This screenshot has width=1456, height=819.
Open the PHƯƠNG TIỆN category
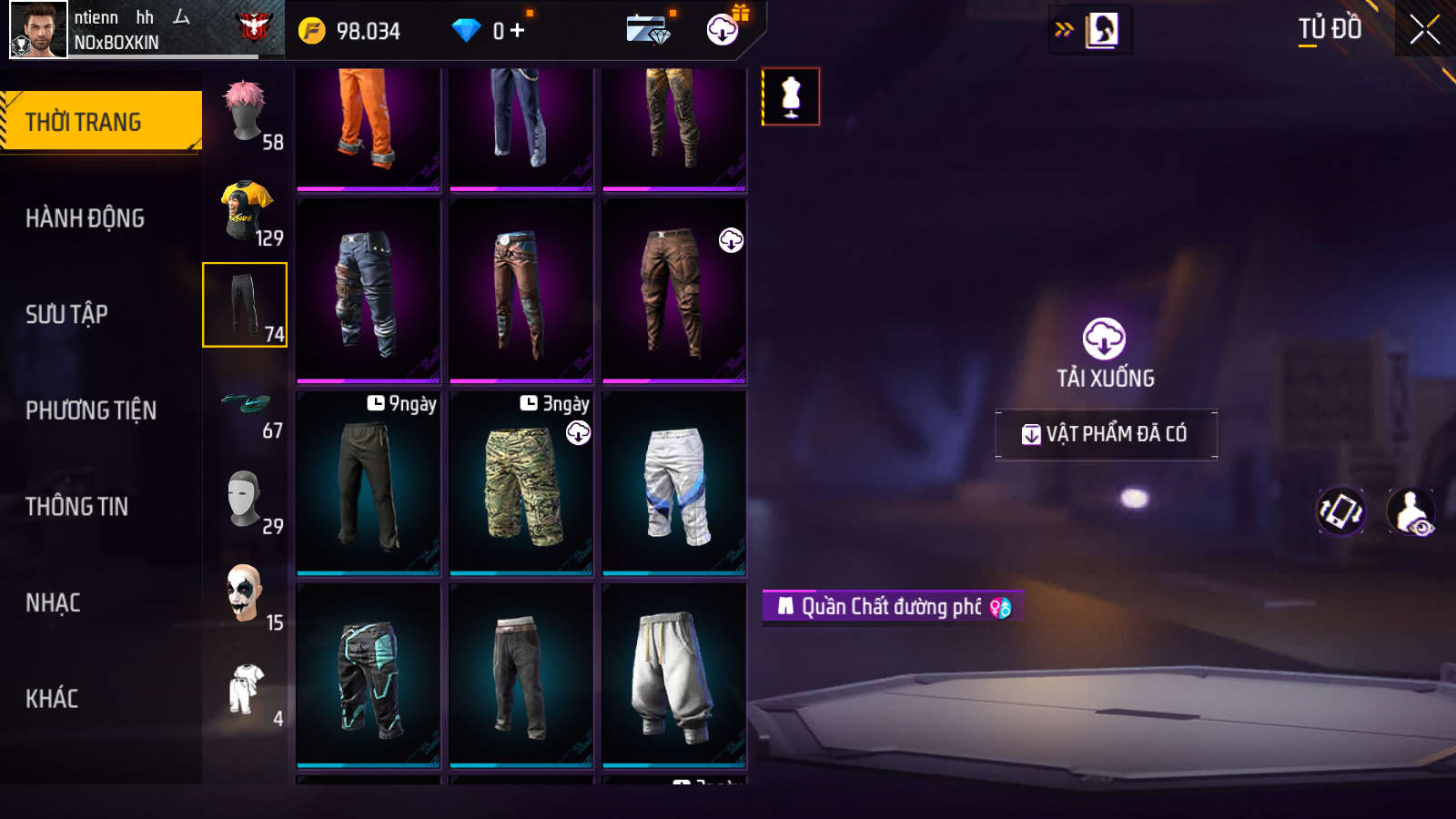point(91,410)
